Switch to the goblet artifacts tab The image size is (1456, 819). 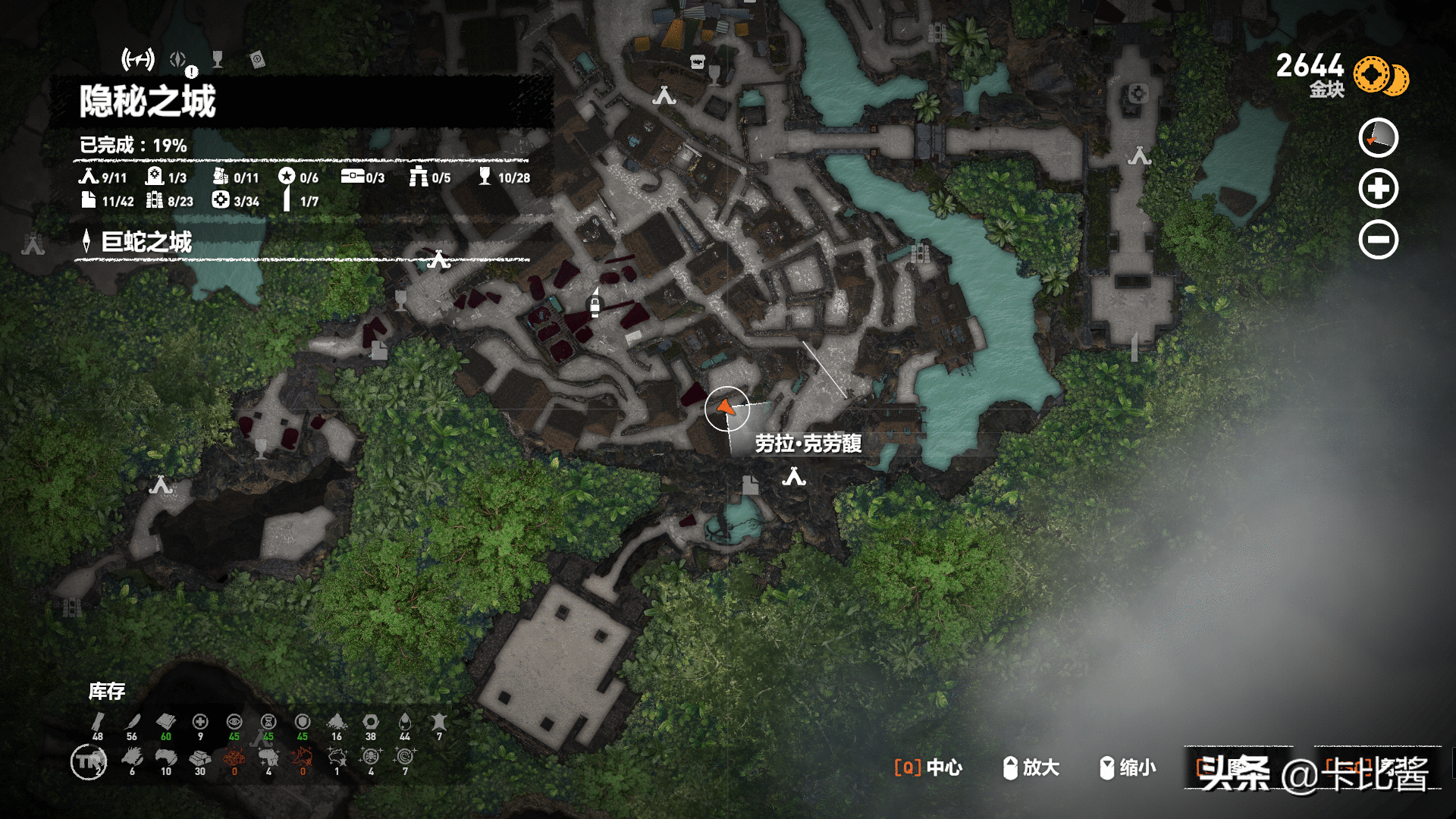pyautogui.click(x=218, y=59)
